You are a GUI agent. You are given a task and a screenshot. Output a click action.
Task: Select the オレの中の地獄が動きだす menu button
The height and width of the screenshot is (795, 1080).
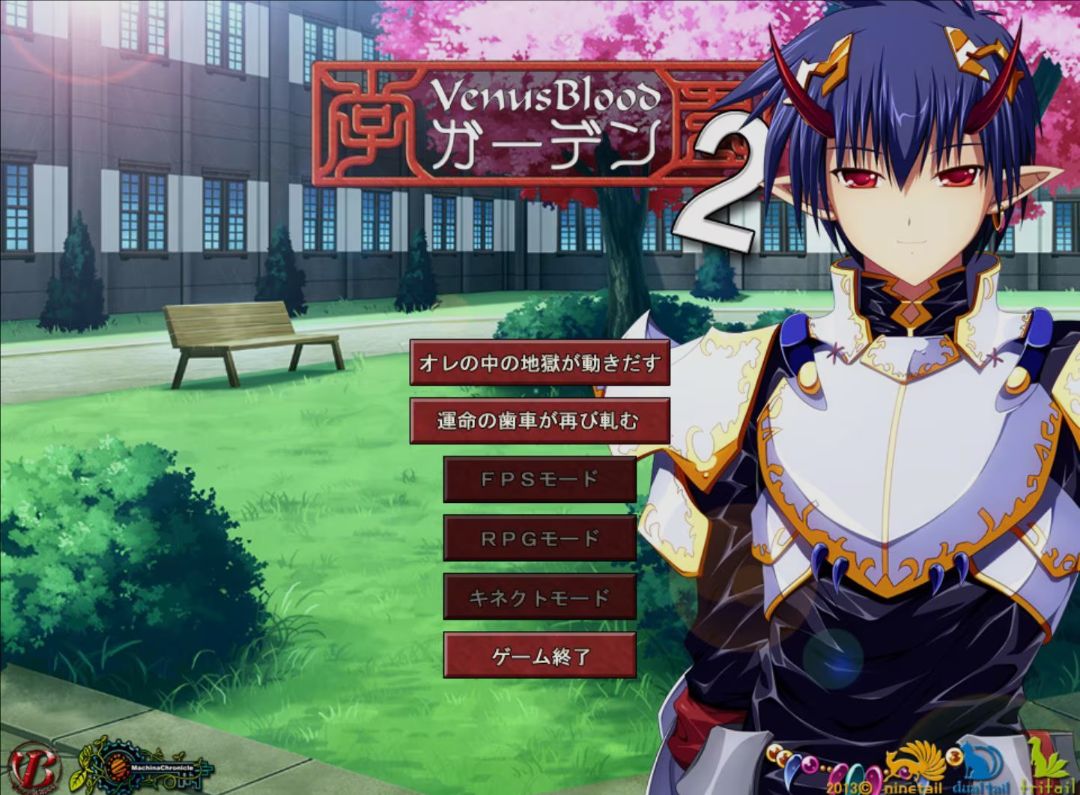point(539,363)
